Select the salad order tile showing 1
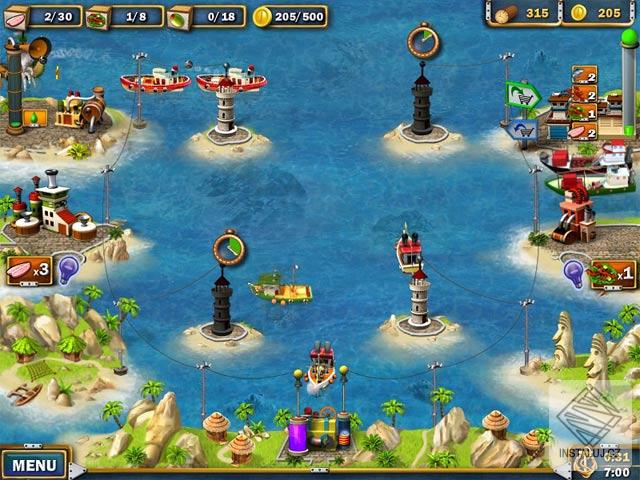The width and height of the screenshot is (640, 480). [583, 111]
